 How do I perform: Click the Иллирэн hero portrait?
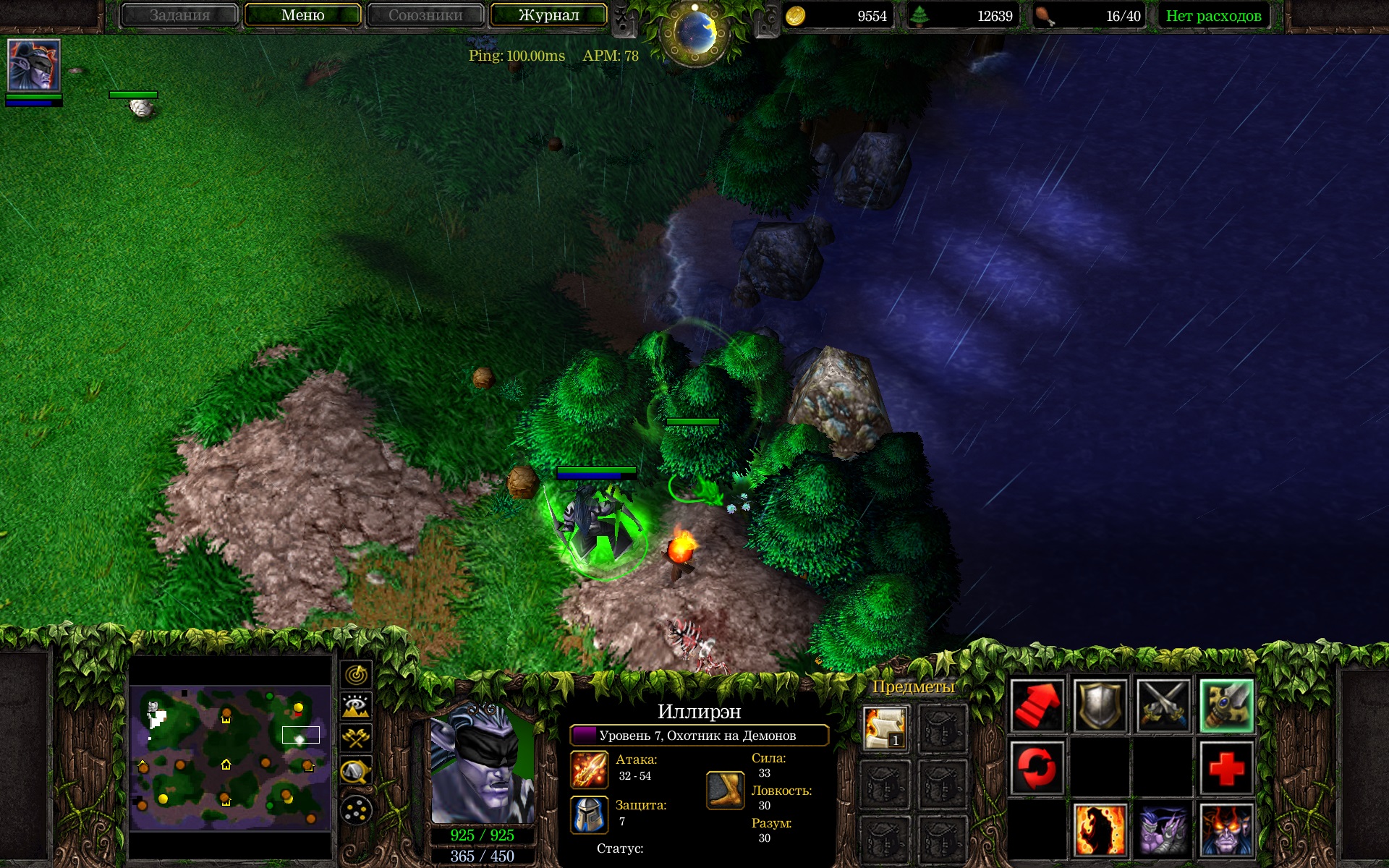[482, 763]
